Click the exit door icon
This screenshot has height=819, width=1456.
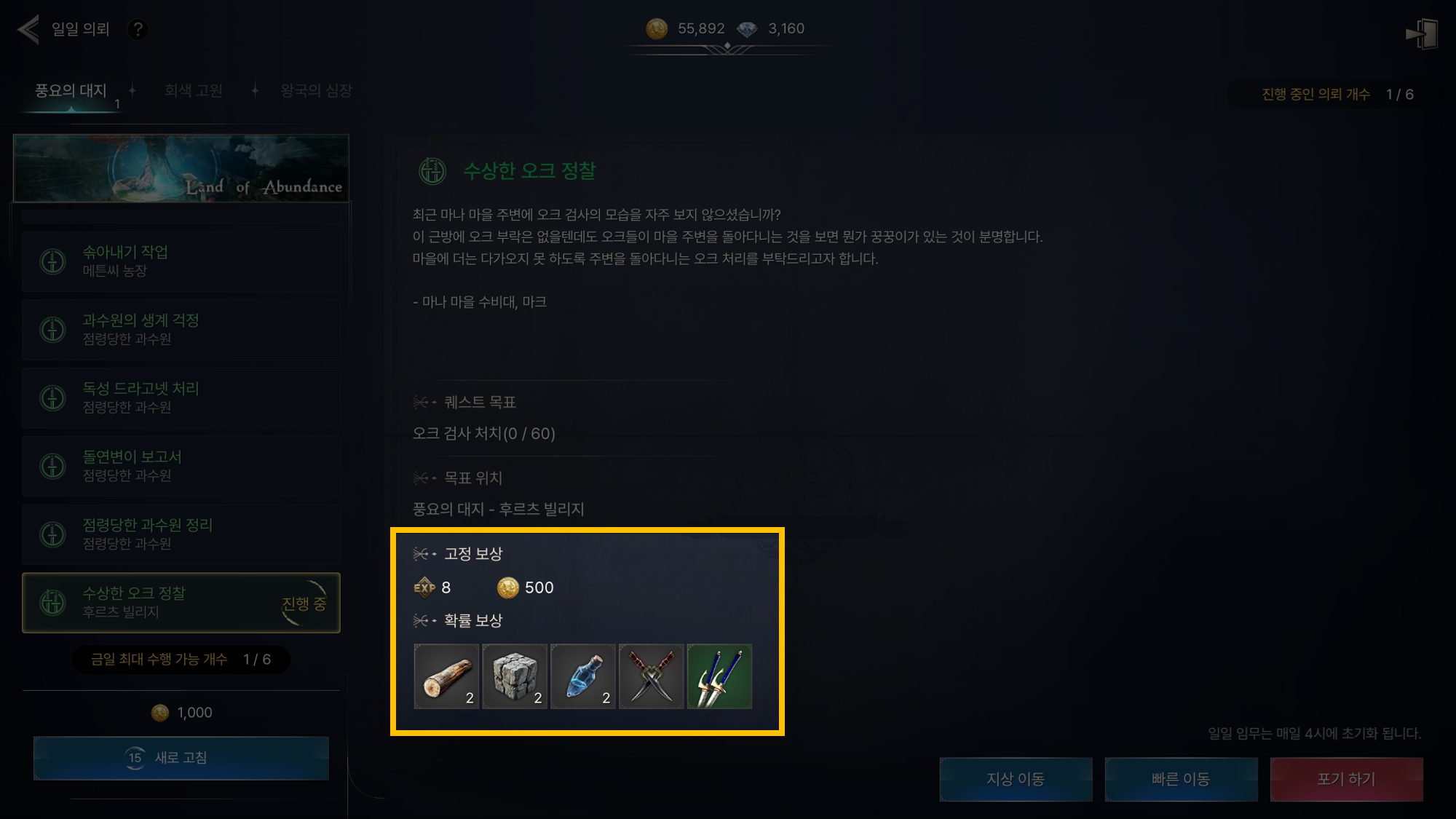tap(1421, 33)
